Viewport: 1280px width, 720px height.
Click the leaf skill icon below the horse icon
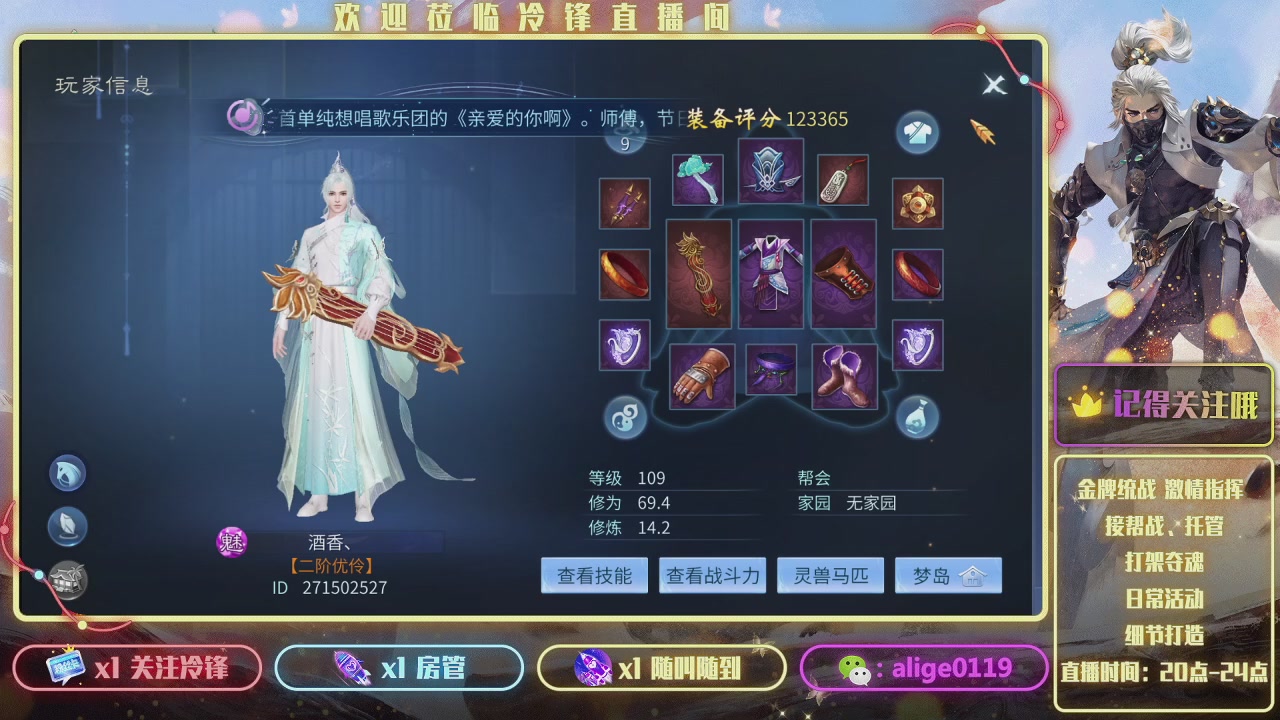click(x=67, y=526)
